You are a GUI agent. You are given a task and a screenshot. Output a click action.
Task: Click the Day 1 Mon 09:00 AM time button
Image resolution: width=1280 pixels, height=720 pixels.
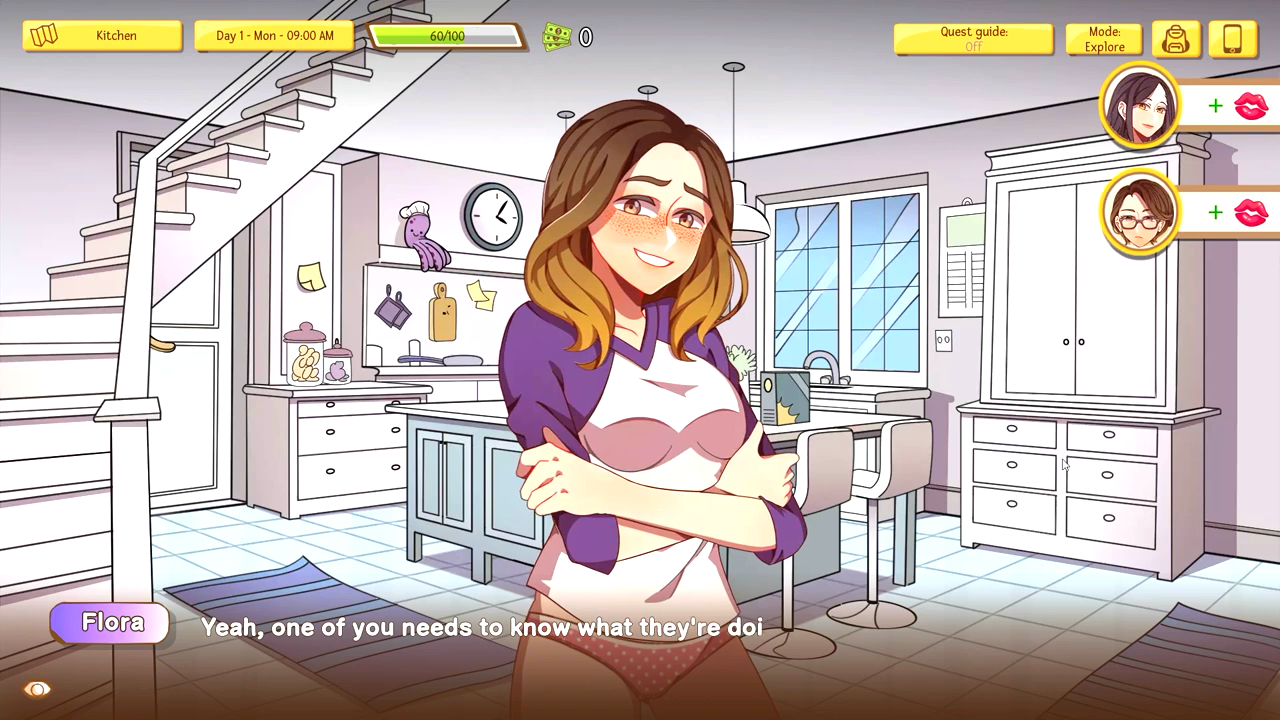click(x=274, y=36)
